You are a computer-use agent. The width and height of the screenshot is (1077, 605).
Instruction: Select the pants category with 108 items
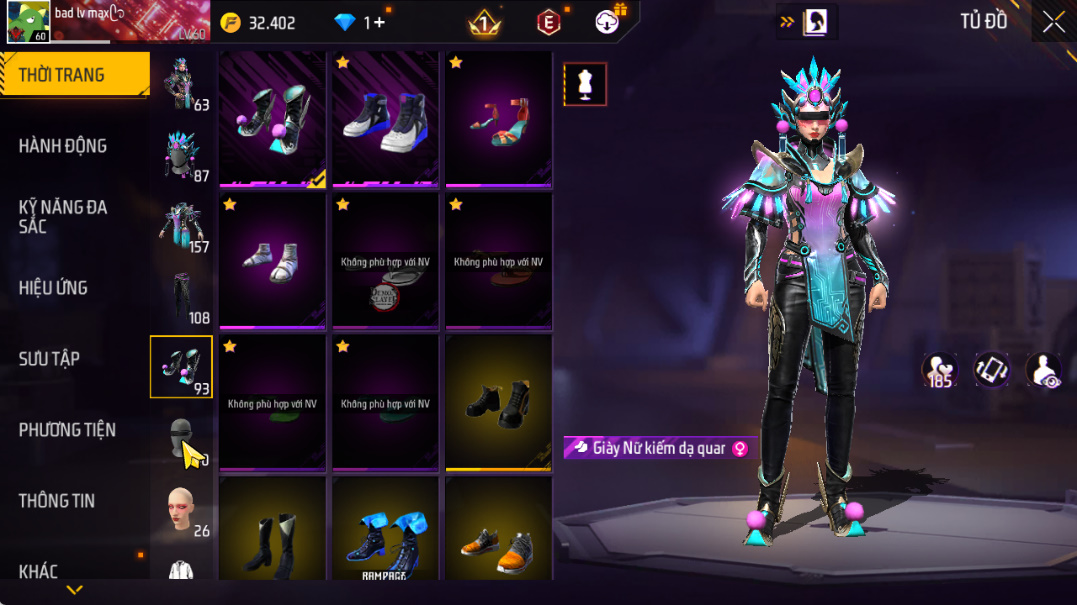tap(182, 297)
